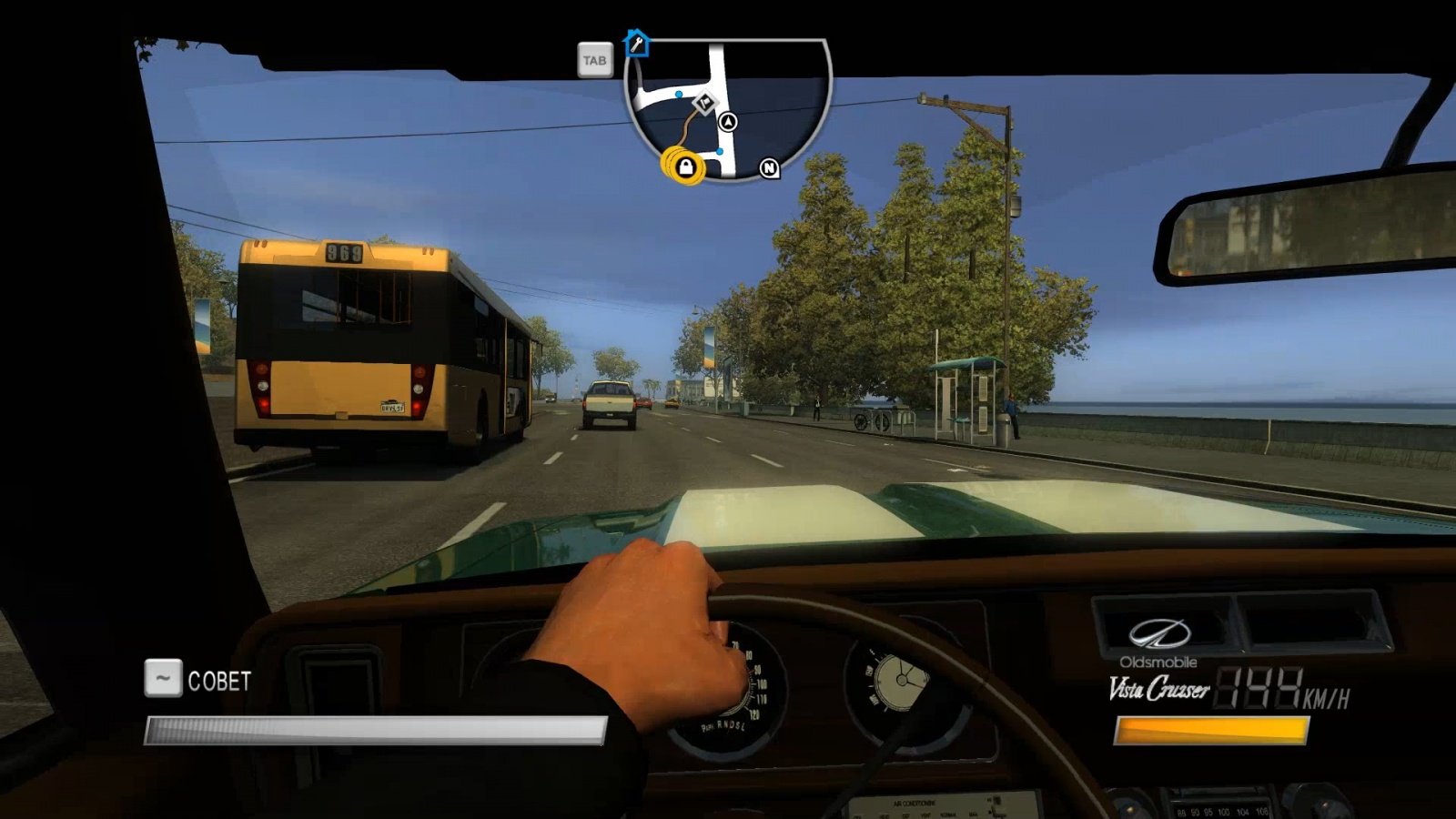1456x819 pixels.
Task: Click the north compass N indicator
Action: click(x=769, y=167)
